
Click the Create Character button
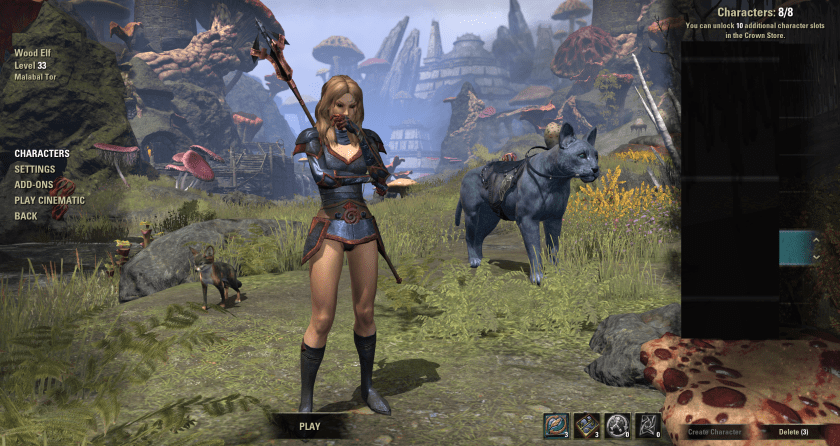pos(715,431)
